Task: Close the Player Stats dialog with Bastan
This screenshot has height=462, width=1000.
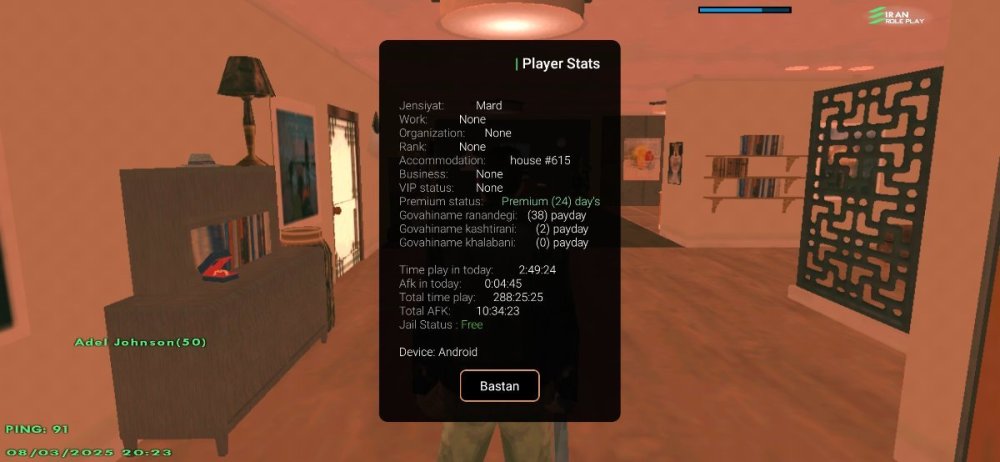Action: tap(499, 386)
